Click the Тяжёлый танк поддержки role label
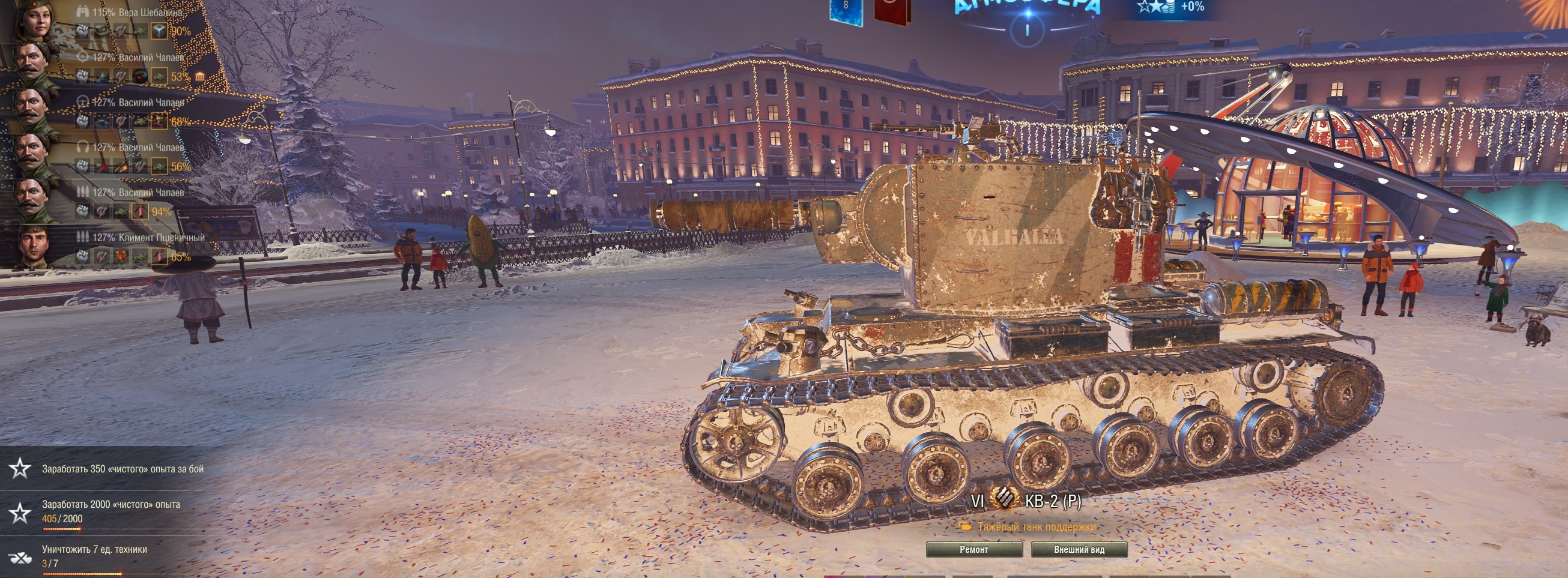Viewport: 1568px width, 578px height. coord(1036,527)
